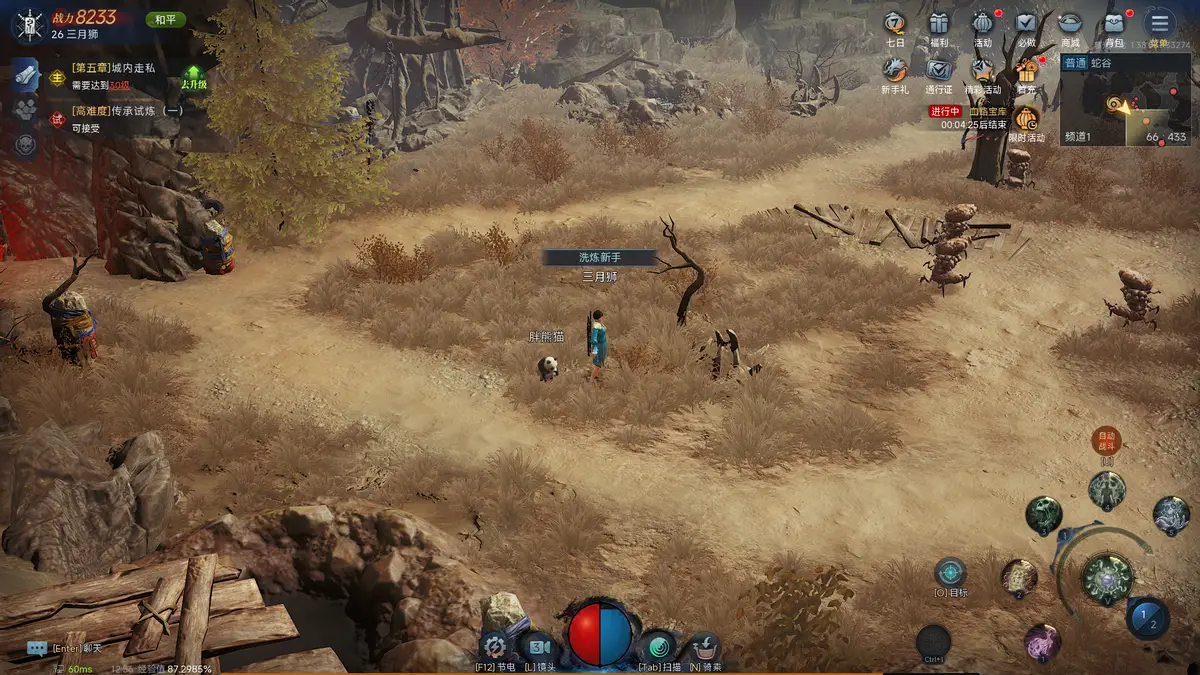Click the 蛇谷 minimap
Viewport: 1200px width, 675px height.
click(x=1125, y=105)
